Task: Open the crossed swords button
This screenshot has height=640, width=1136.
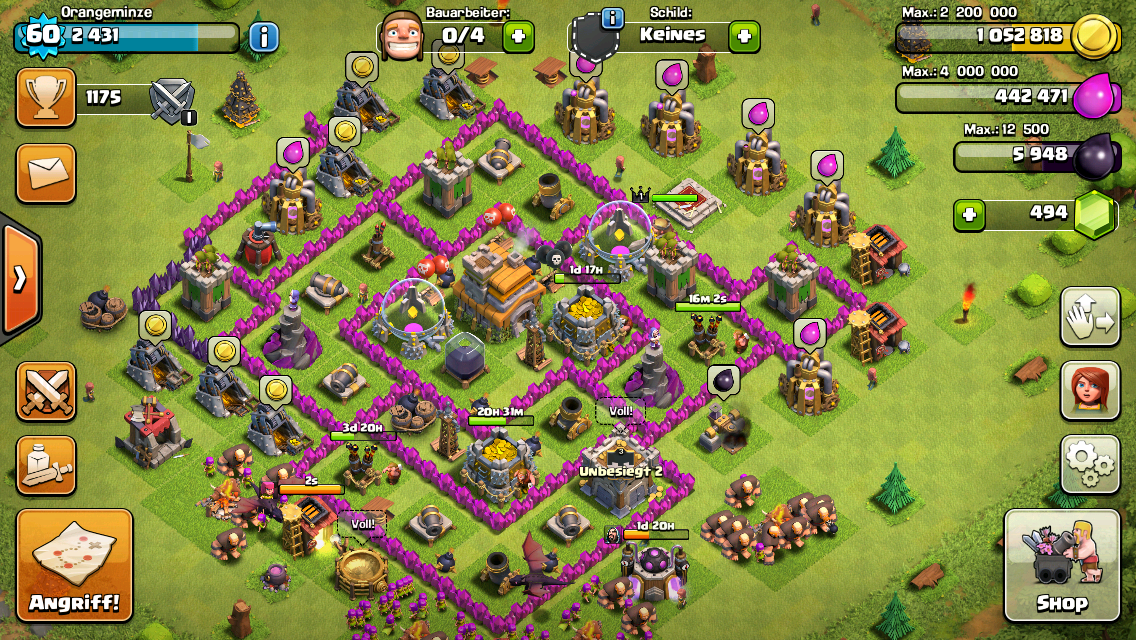Action: click(x=46, y=390)
